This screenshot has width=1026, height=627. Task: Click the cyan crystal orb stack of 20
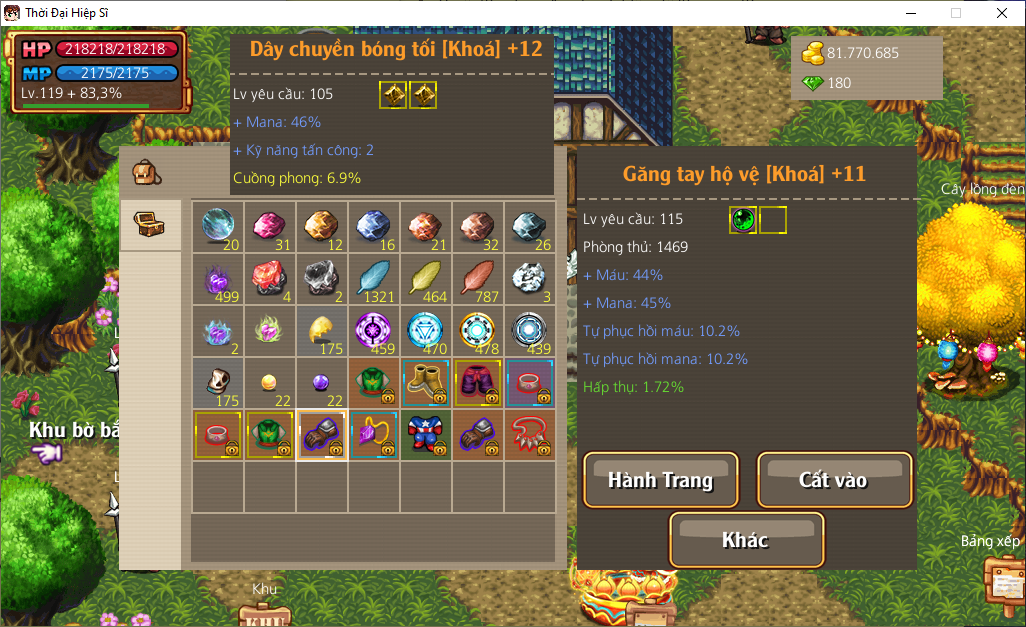(x=218, y=226)
